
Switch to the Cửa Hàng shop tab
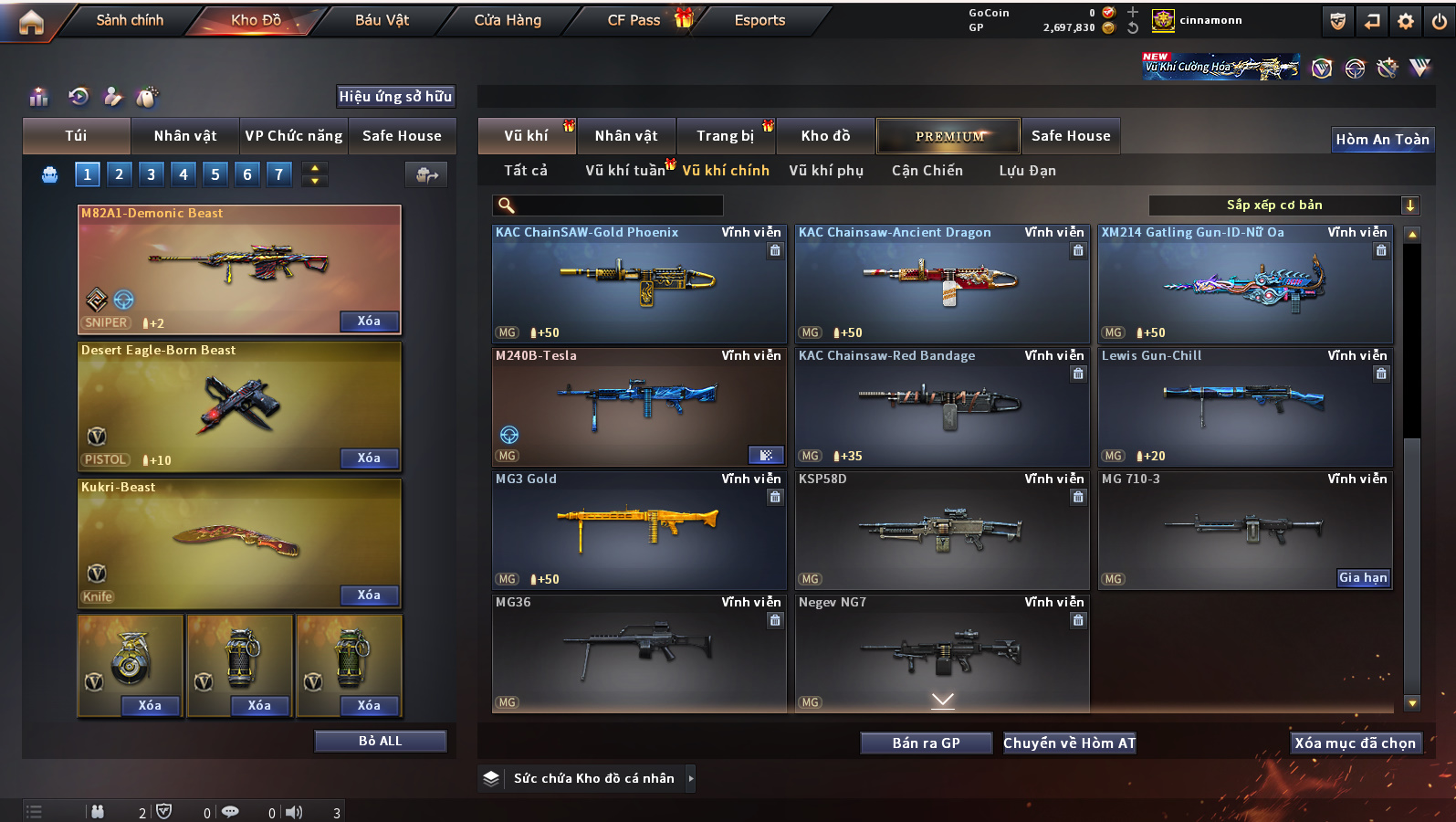(508, 20)
